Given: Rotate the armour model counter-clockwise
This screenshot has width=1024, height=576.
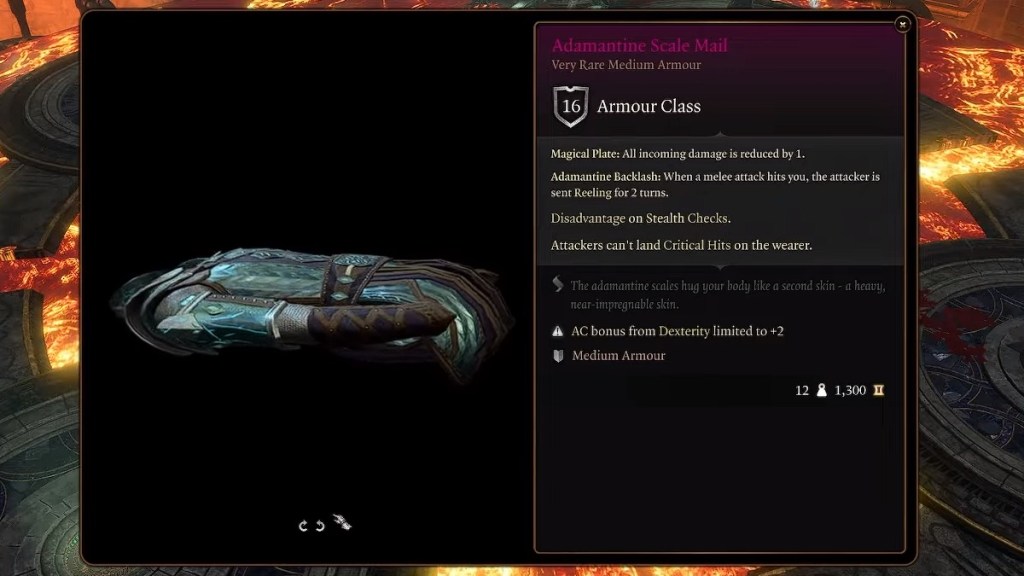Looking at the screenshot, I should [320, 525].
